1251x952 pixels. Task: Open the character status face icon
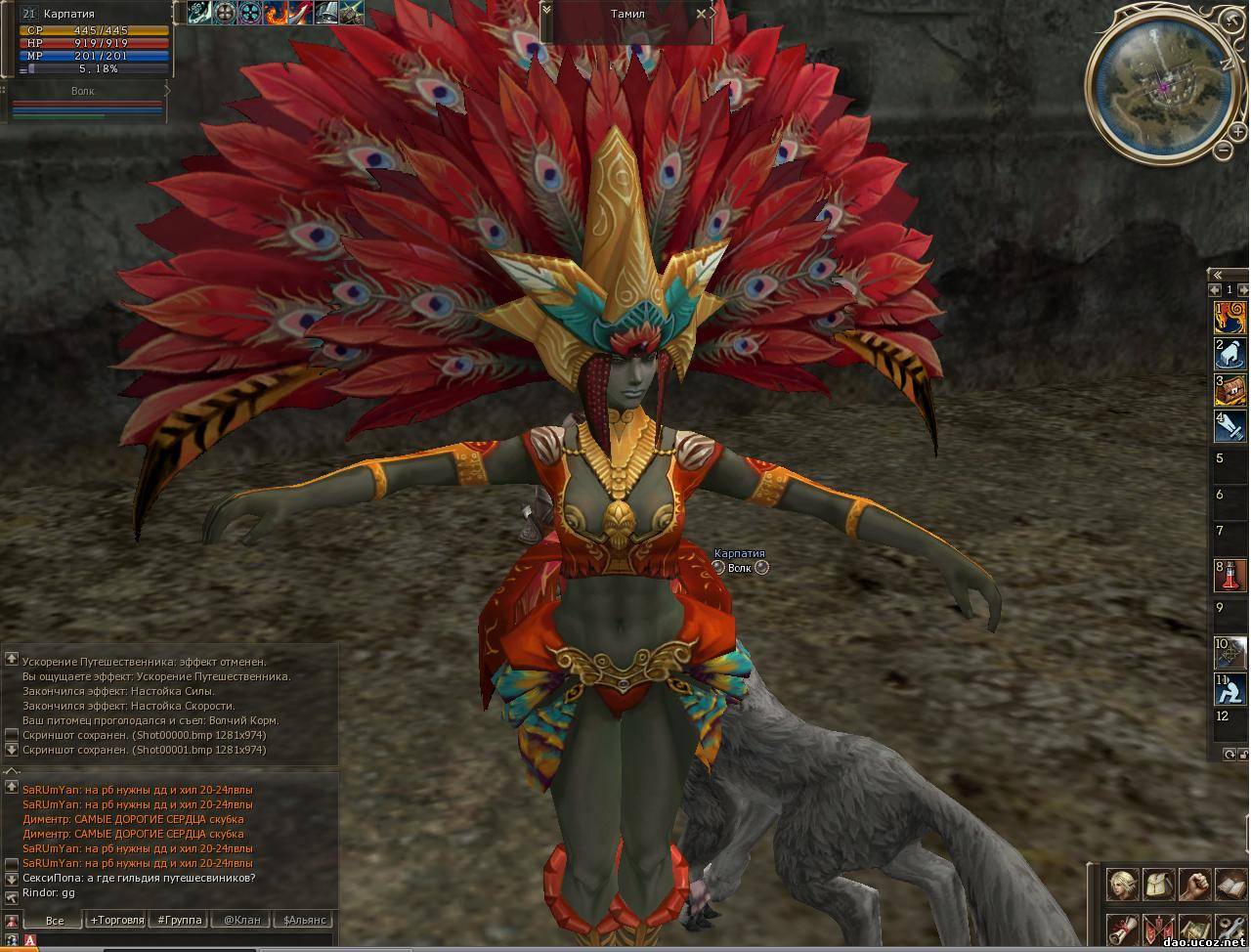(1122, 885)
